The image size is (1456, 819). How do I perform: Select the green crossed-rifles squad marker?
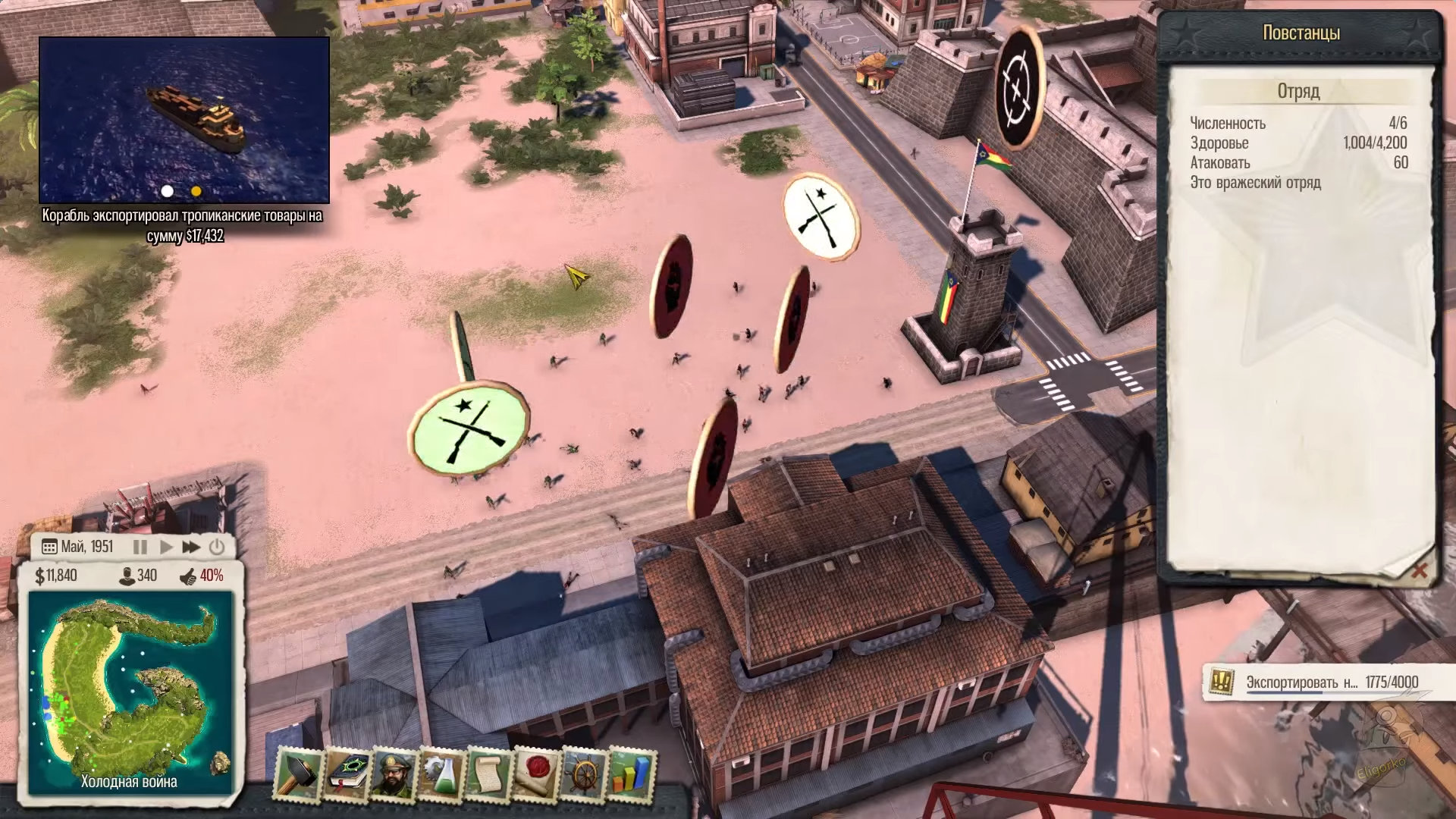click(469, 427)
